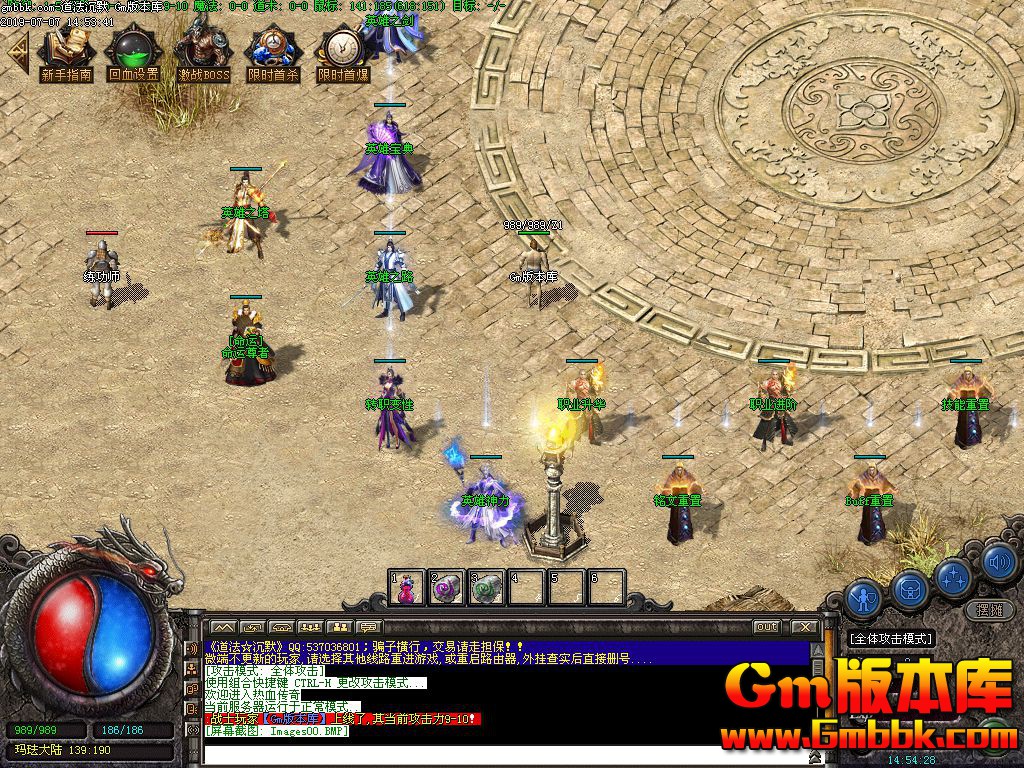Viewport: 1024px width, 768px height.
Task: Open the 新手指南 beginner guide
Action: [66, 55]
